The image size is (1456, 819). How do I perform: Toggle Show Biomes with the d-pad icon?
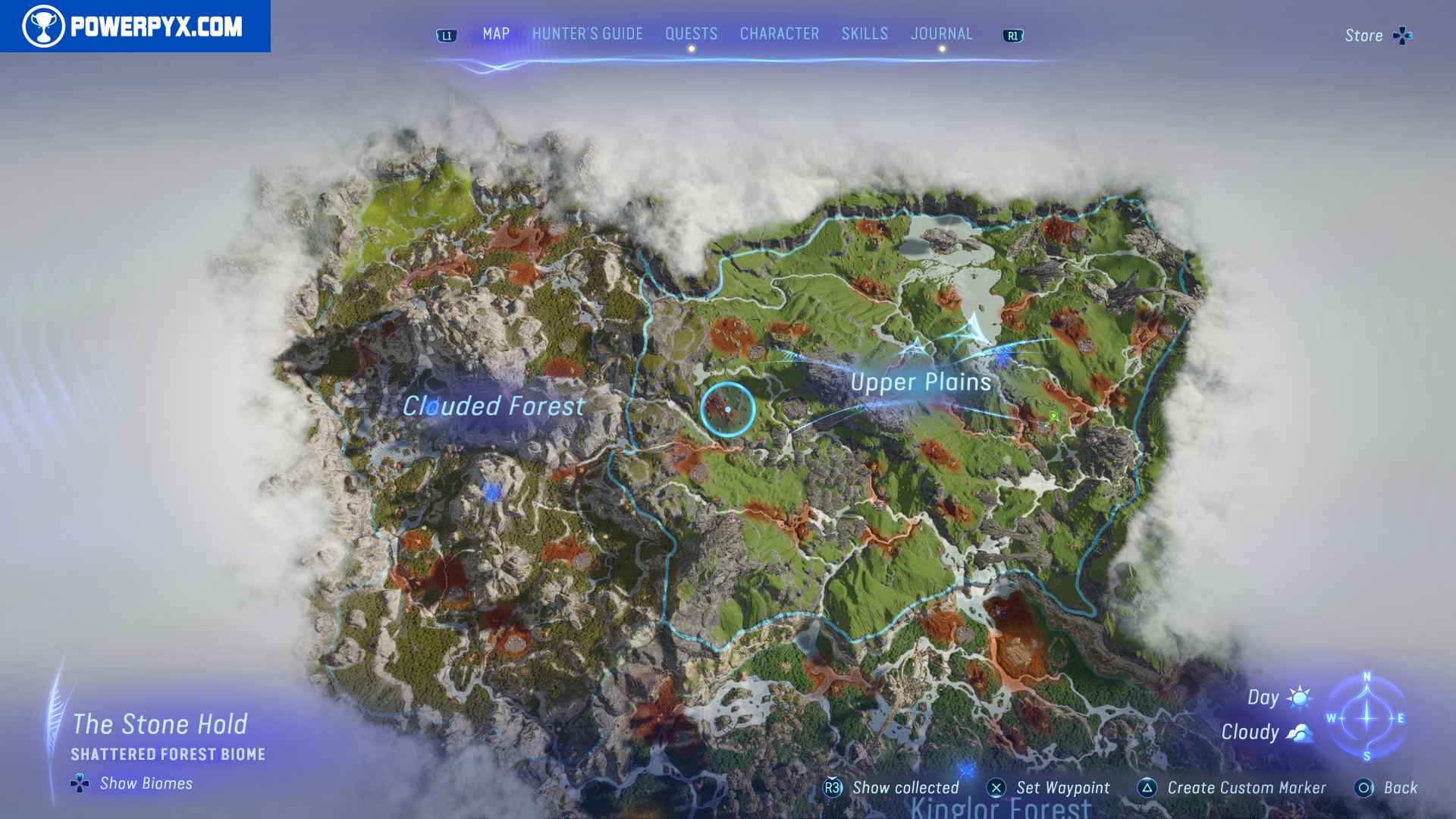79,784
